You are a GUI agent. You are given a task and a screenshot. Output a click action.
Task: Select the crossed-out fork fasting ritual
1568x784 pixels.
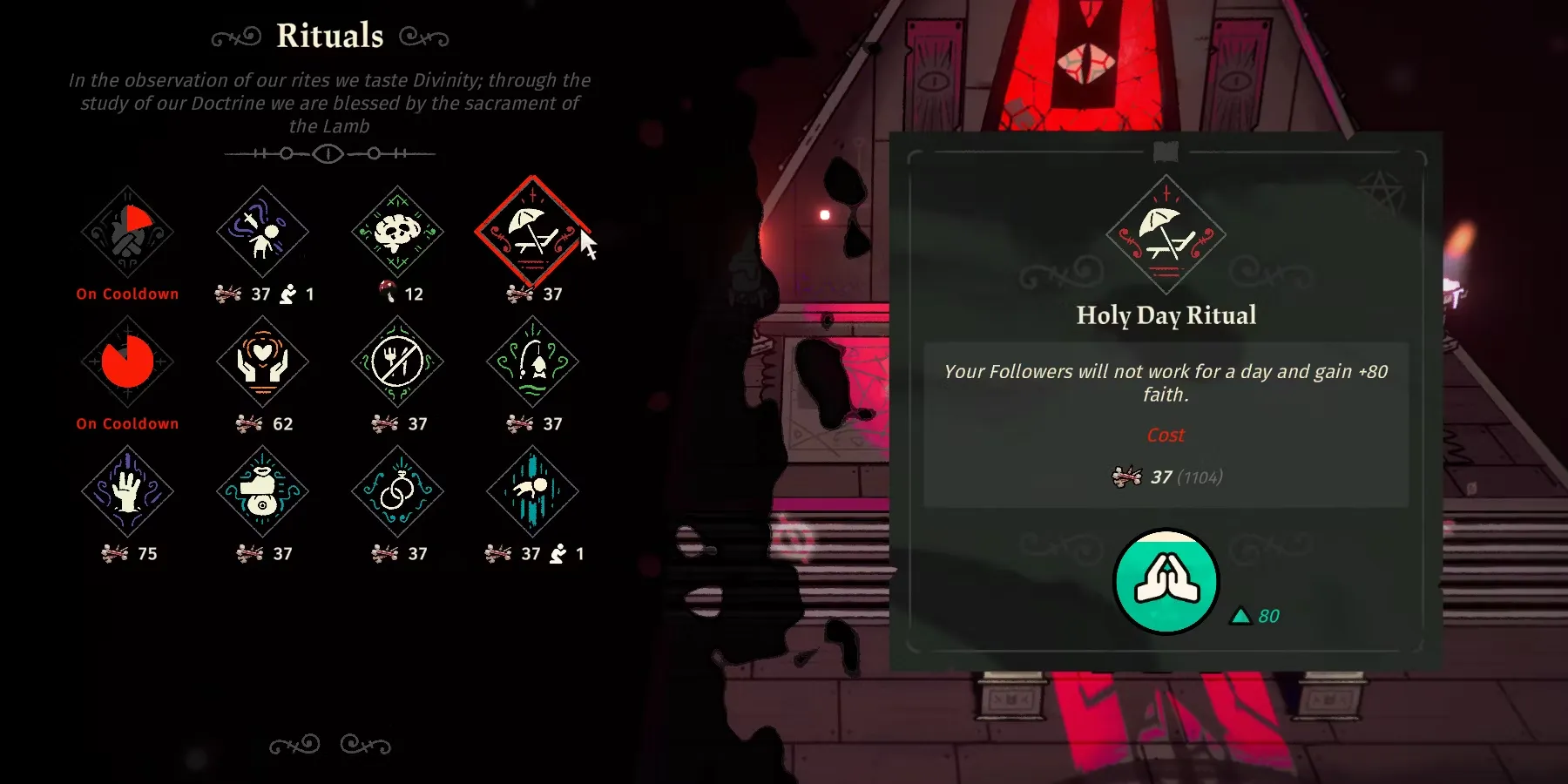pyautogui.click(x=397, y=362)
